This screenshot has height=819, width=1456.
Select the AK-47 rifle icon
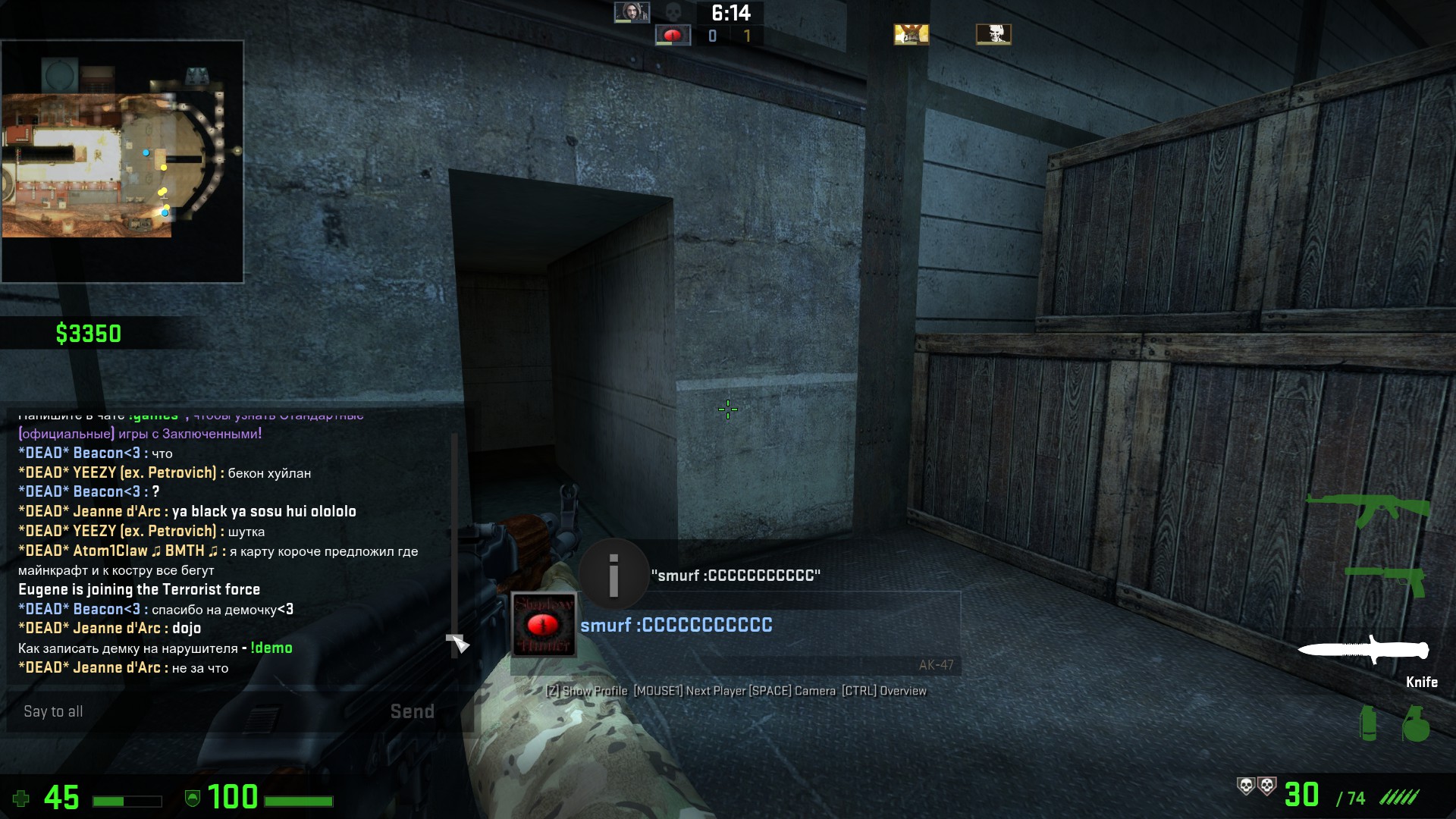coord(1367,508)
